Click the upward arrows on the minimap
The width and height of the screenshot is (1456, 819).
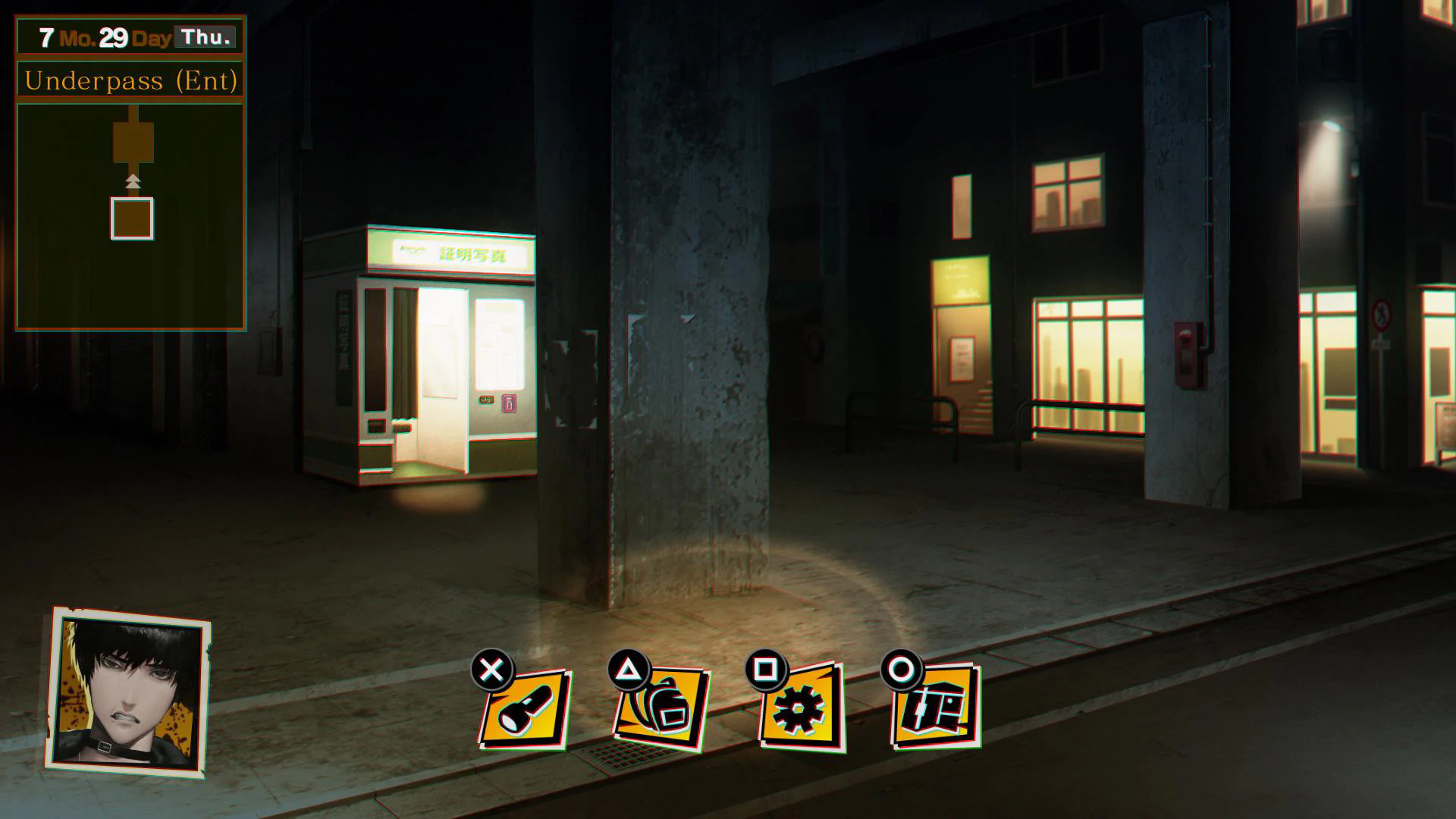tap(133, 180)
